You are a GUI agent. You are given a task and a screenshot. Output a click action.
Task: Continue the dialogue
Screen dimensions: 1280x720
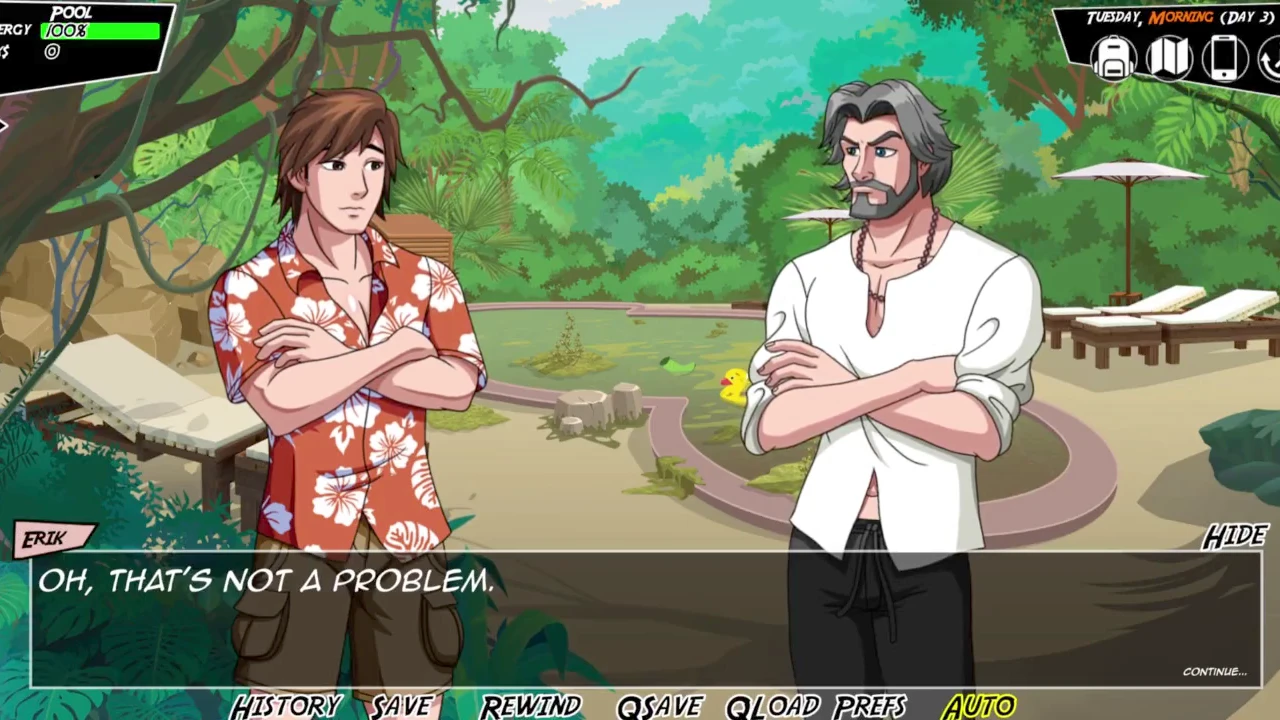pos(1214,671)
